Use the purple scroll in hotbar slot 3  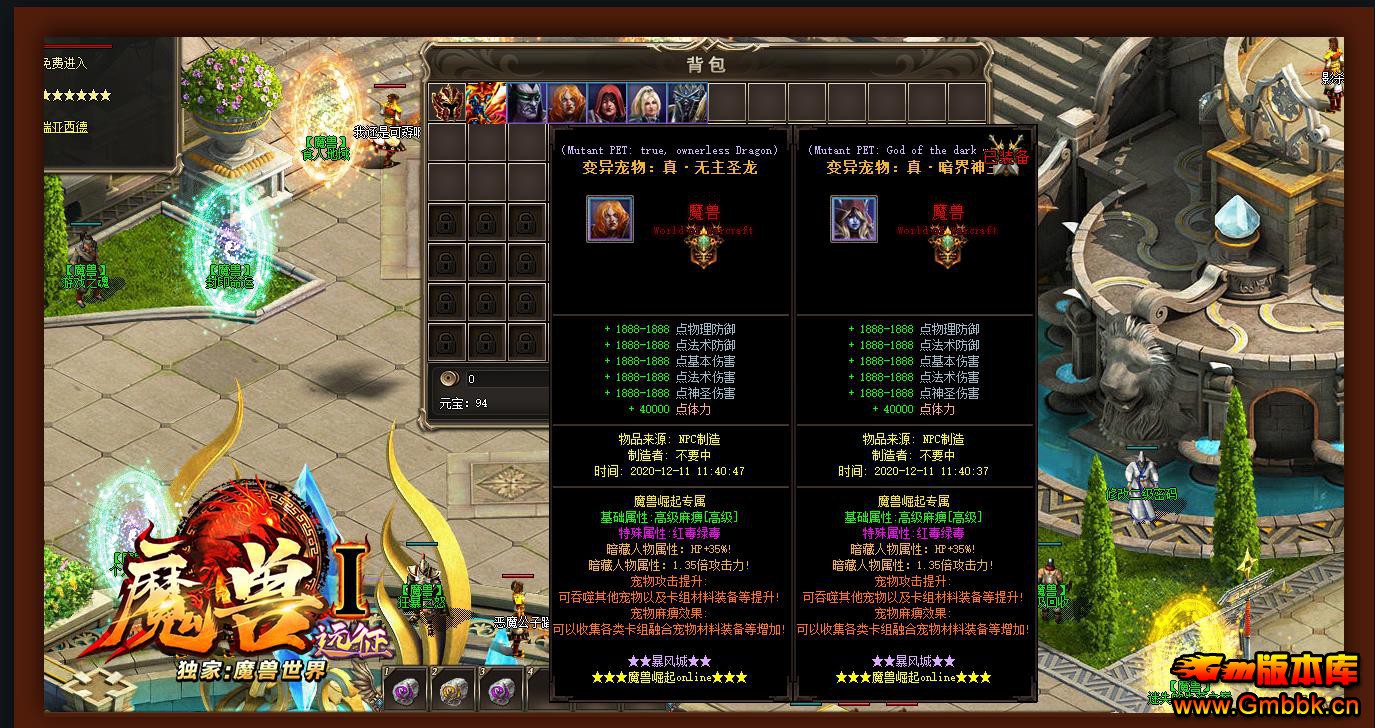(502, 689)
